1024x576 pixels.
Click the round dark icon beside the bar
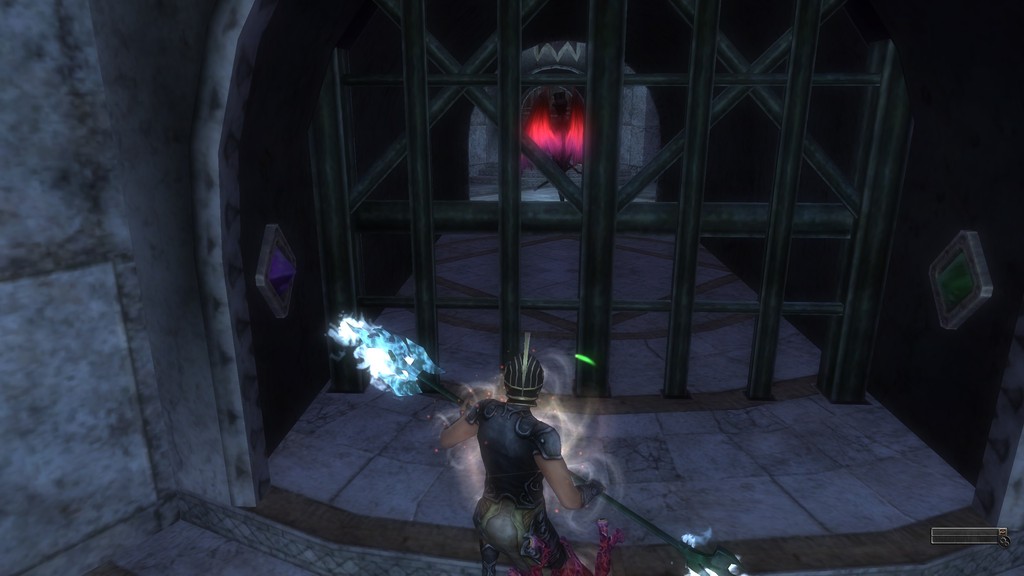pos(1003,540)
